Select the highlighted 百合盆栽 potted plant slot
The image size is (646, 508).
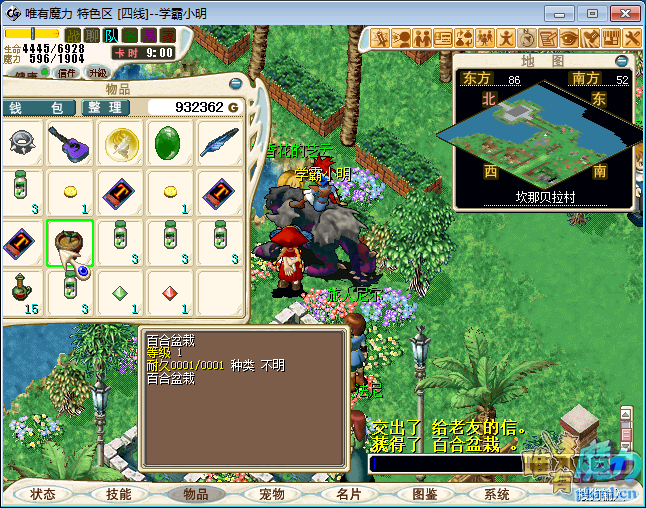(x=70, y=243)
